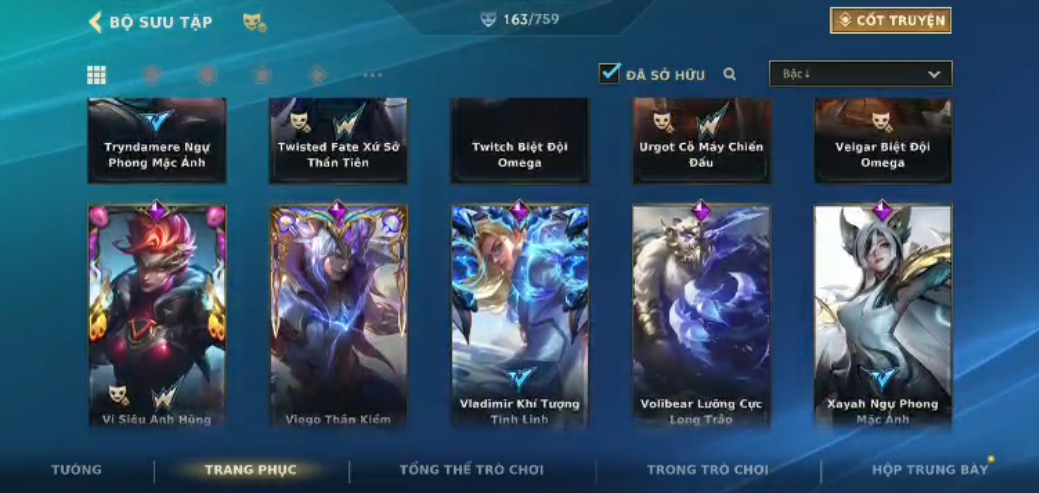Select the Xayah Ngự Phong Mặc Ảnh skin
The height and width of the screenshot is (493, 1039).
[882, 315]
